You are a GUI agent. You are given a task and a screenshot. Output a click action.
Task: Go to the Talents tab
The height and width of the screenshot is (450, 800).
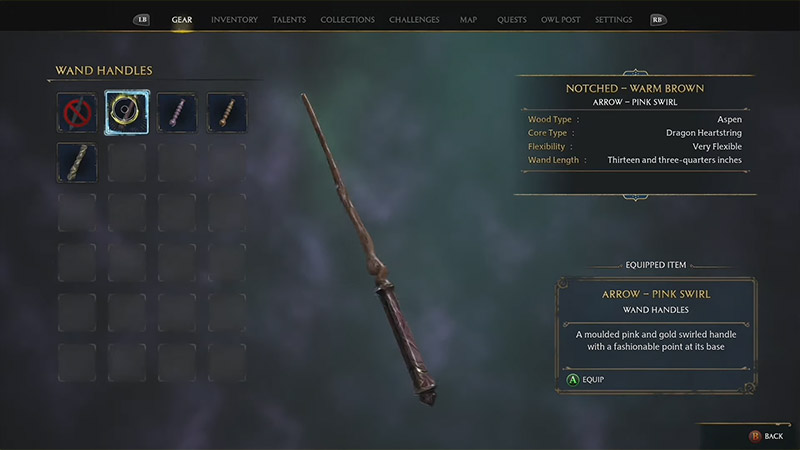click(289, 20)
